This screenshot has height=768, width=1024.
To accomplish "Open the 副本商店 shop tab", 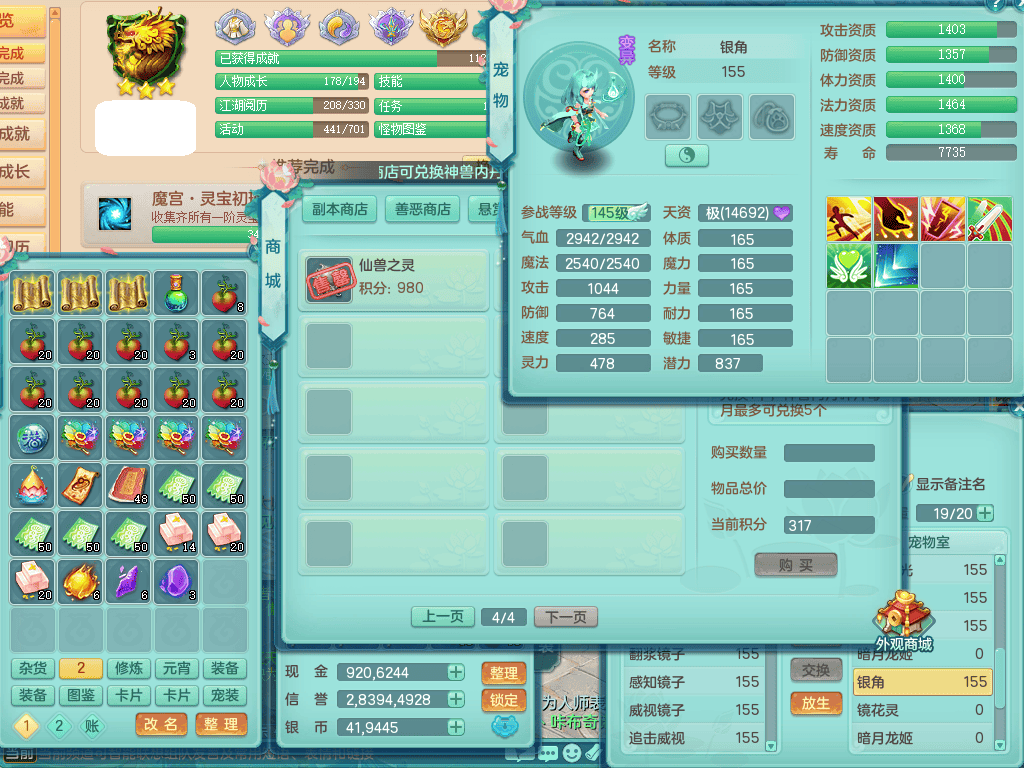I will point(340,209).
